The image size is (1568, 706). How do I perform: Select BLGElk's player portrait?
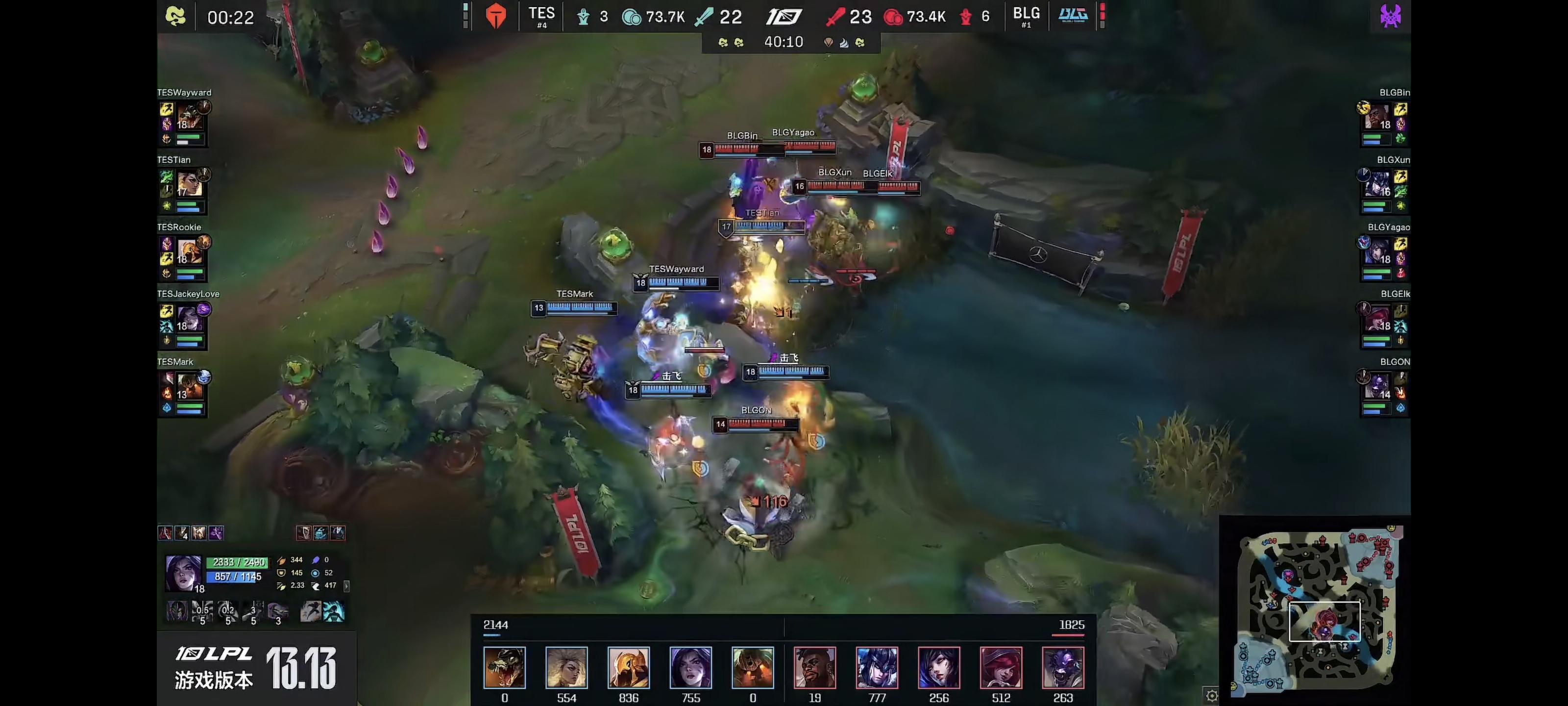[1377, 317]
